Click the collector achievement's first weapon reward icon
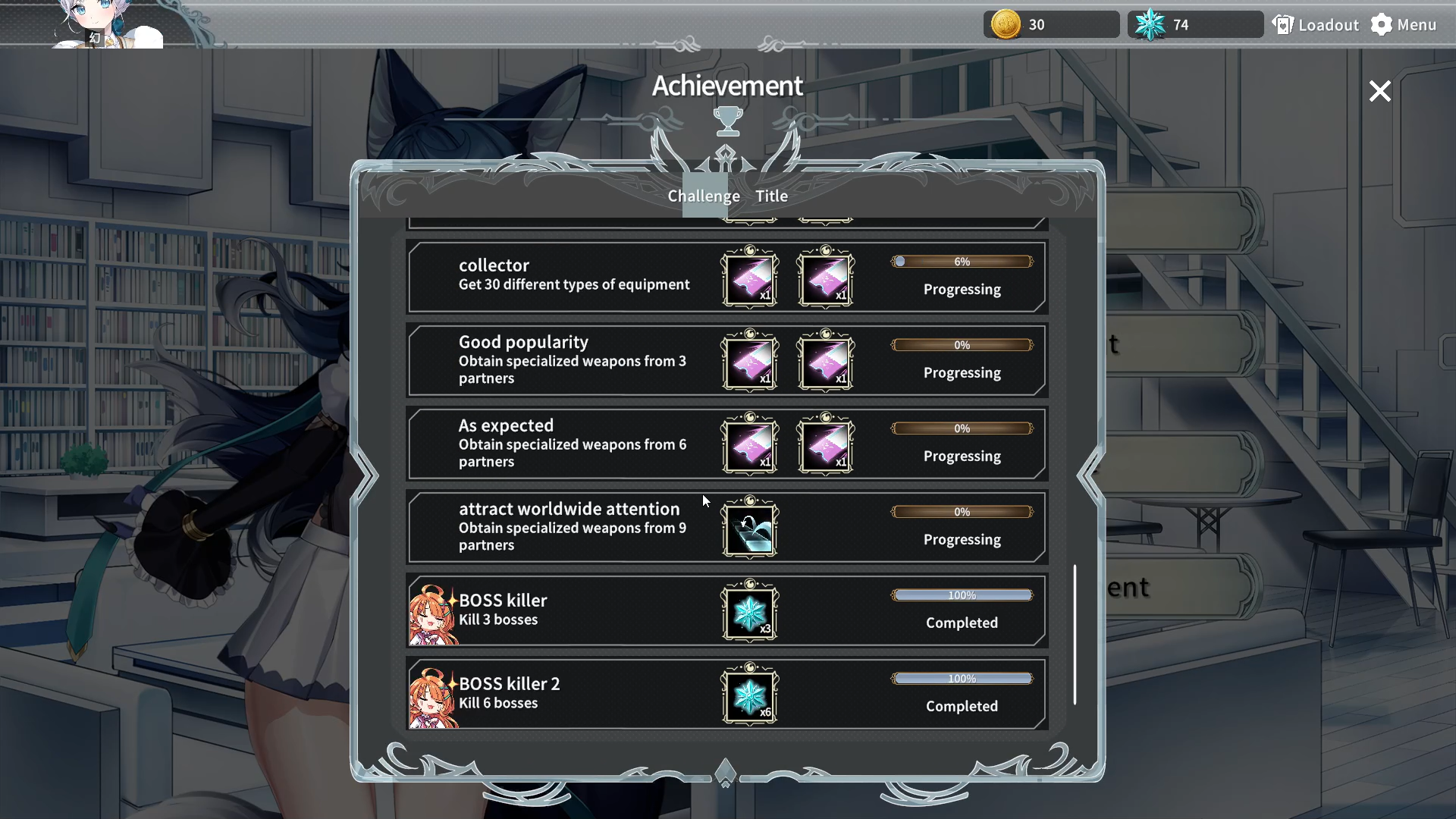 [x=748, y=279]
